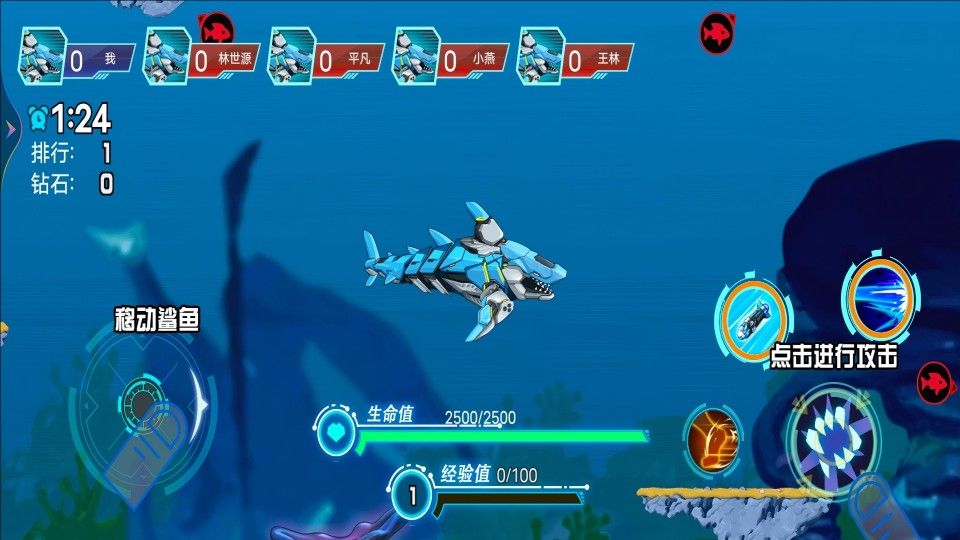The width and height of the screenshot is (960, 540).
Task: Expand the side panel arrow tab
Action: click(x=8, y=129)
